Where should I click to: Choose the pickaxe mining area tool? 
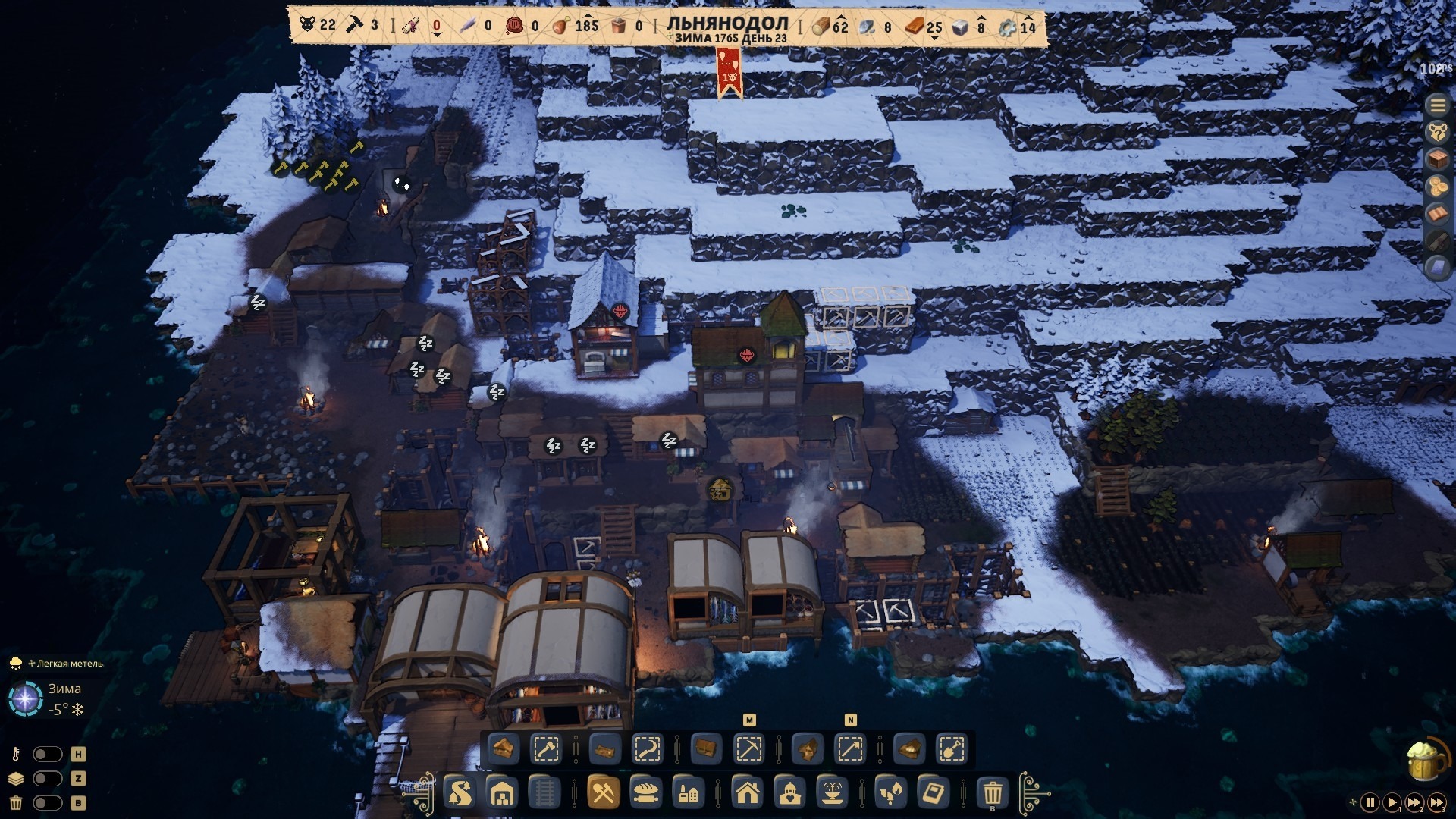(x=748, y=749)
